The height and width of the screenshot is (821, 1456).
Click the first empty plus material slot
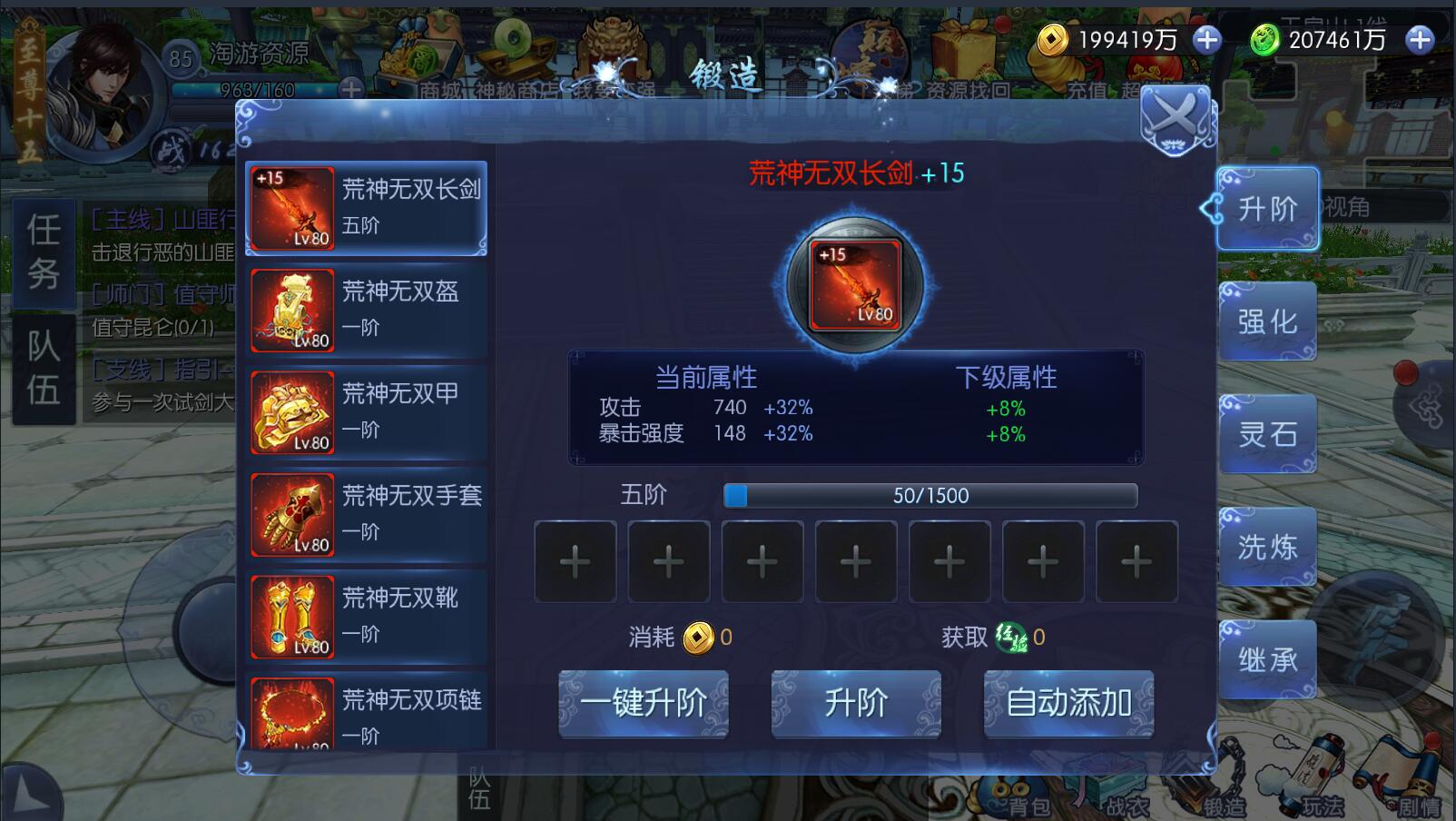click(x=575, y=561)
